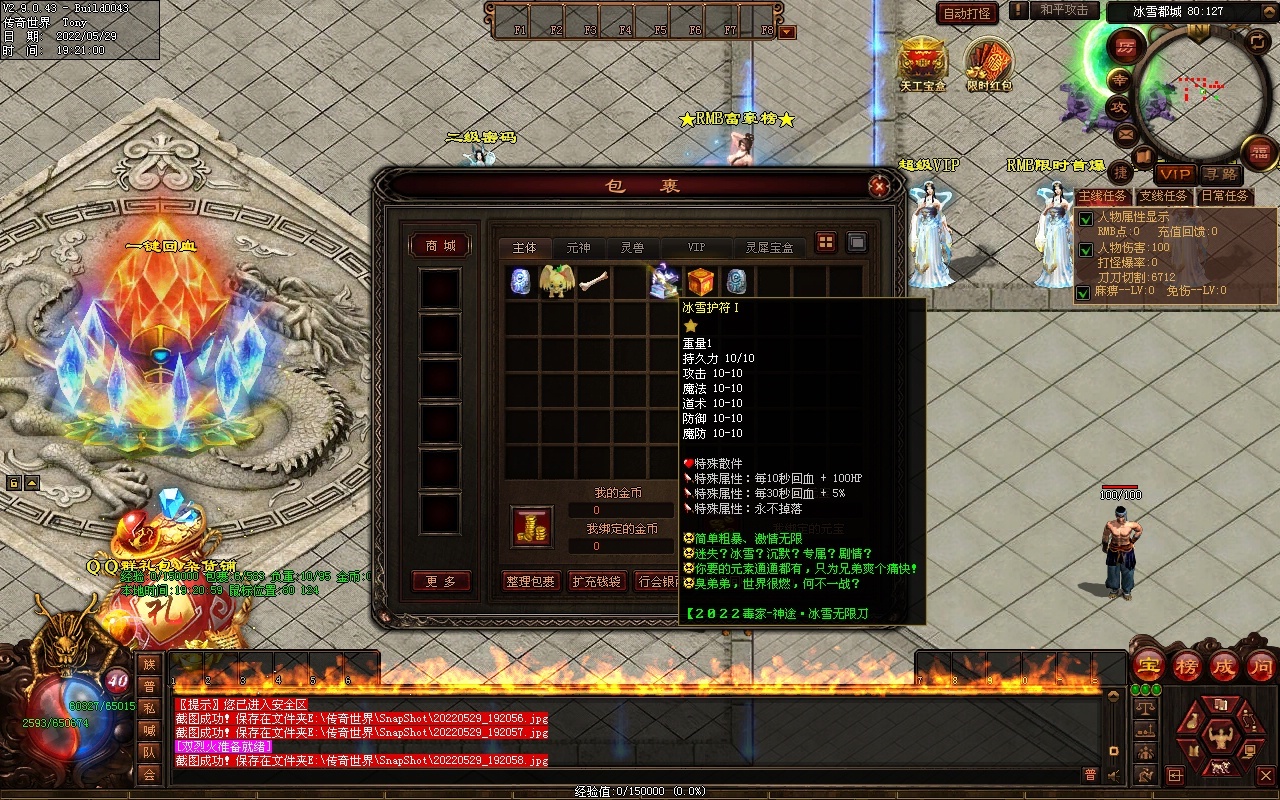The height and width of the screenshot is (800, 1280).
Task: Select the 灵犀宝盒 tab
Action: [x=768, y=247]
